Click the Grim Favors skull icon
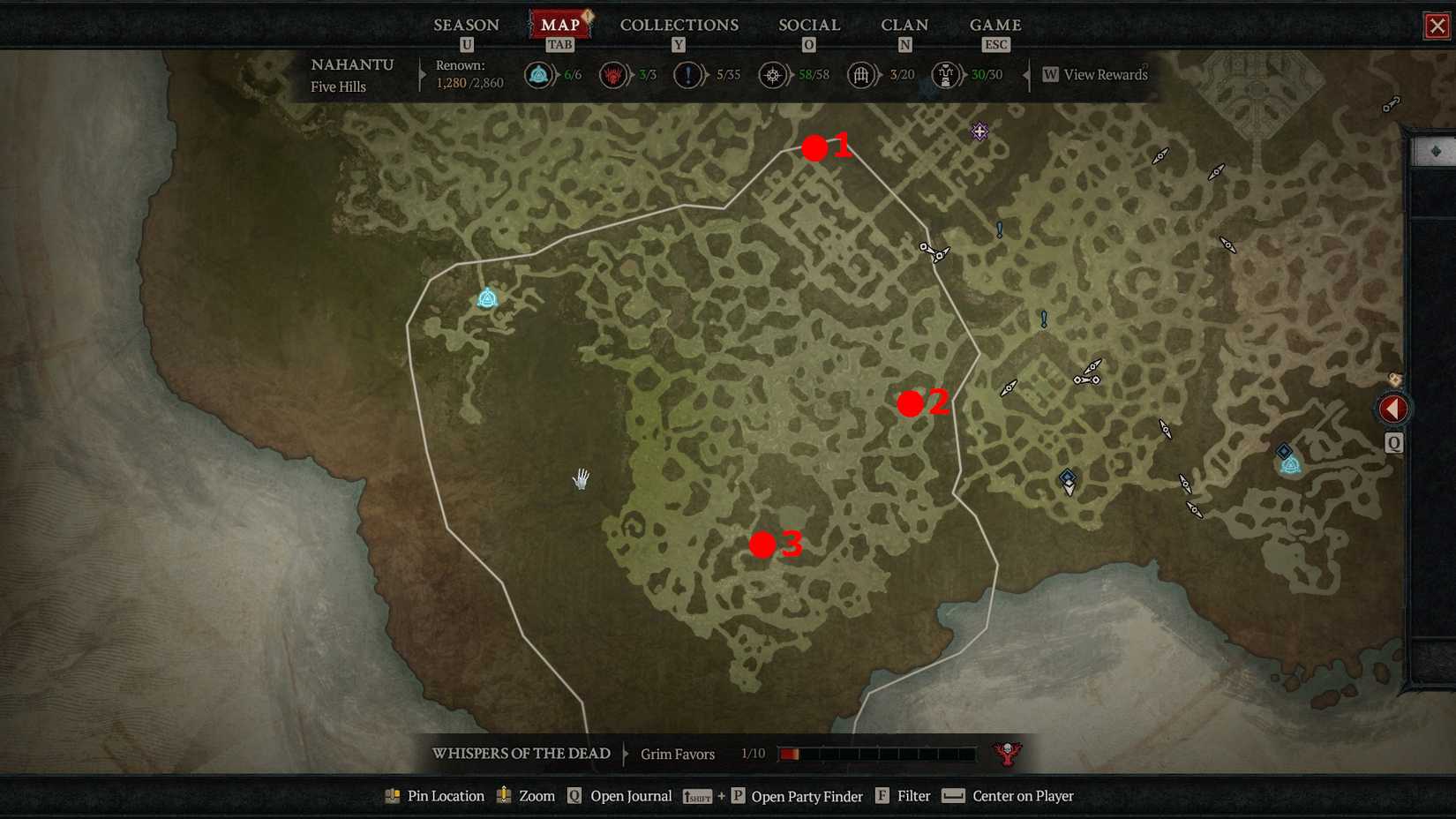This screenshot has width=1456, height=819. (x=1006, y=752)
